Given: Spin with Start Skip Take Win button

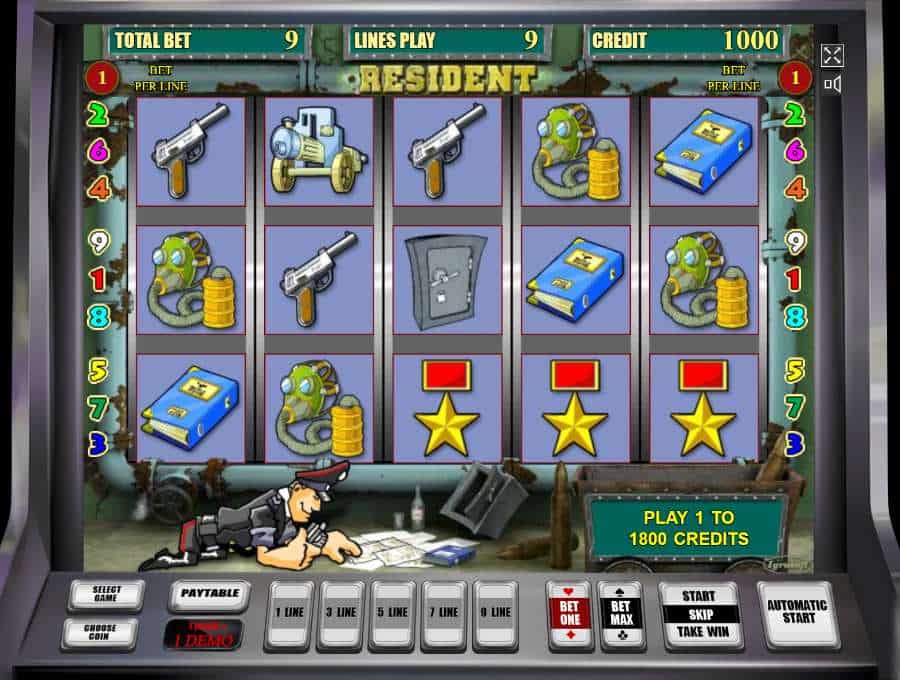Looking at the screenshot, I should [x=698, y=614].
